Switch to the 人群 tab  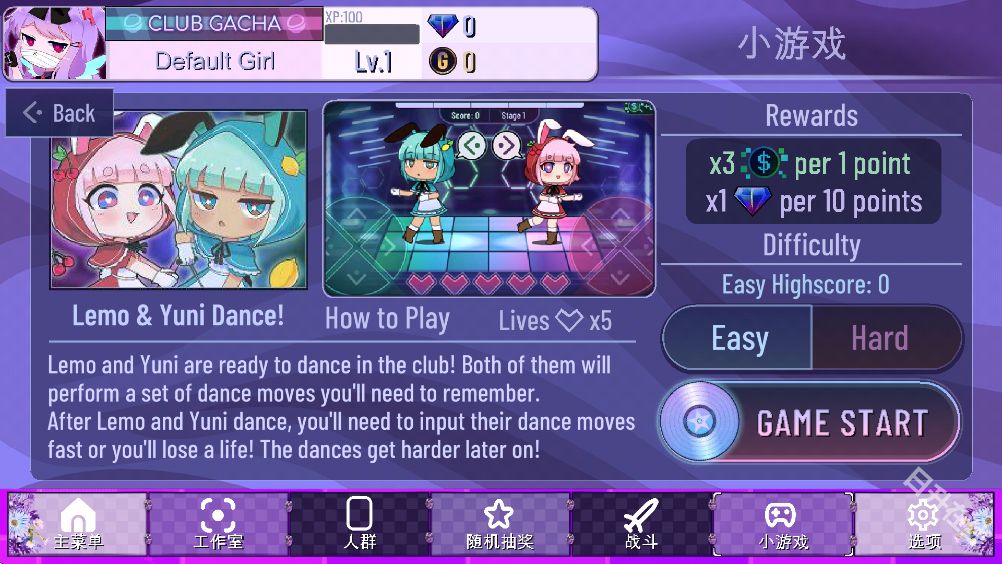pos(359,524)
